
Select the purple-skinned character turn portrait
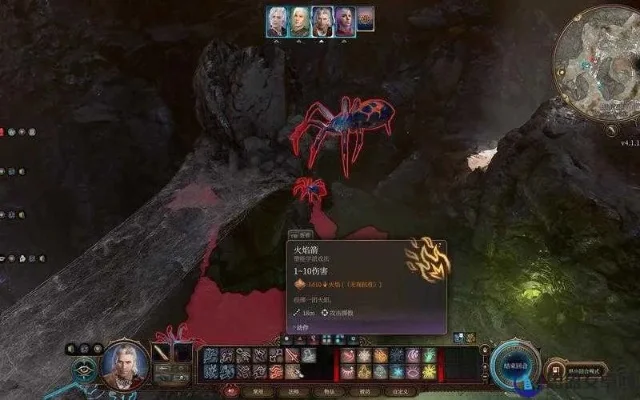pyautogui.click(x=345, y=21)
